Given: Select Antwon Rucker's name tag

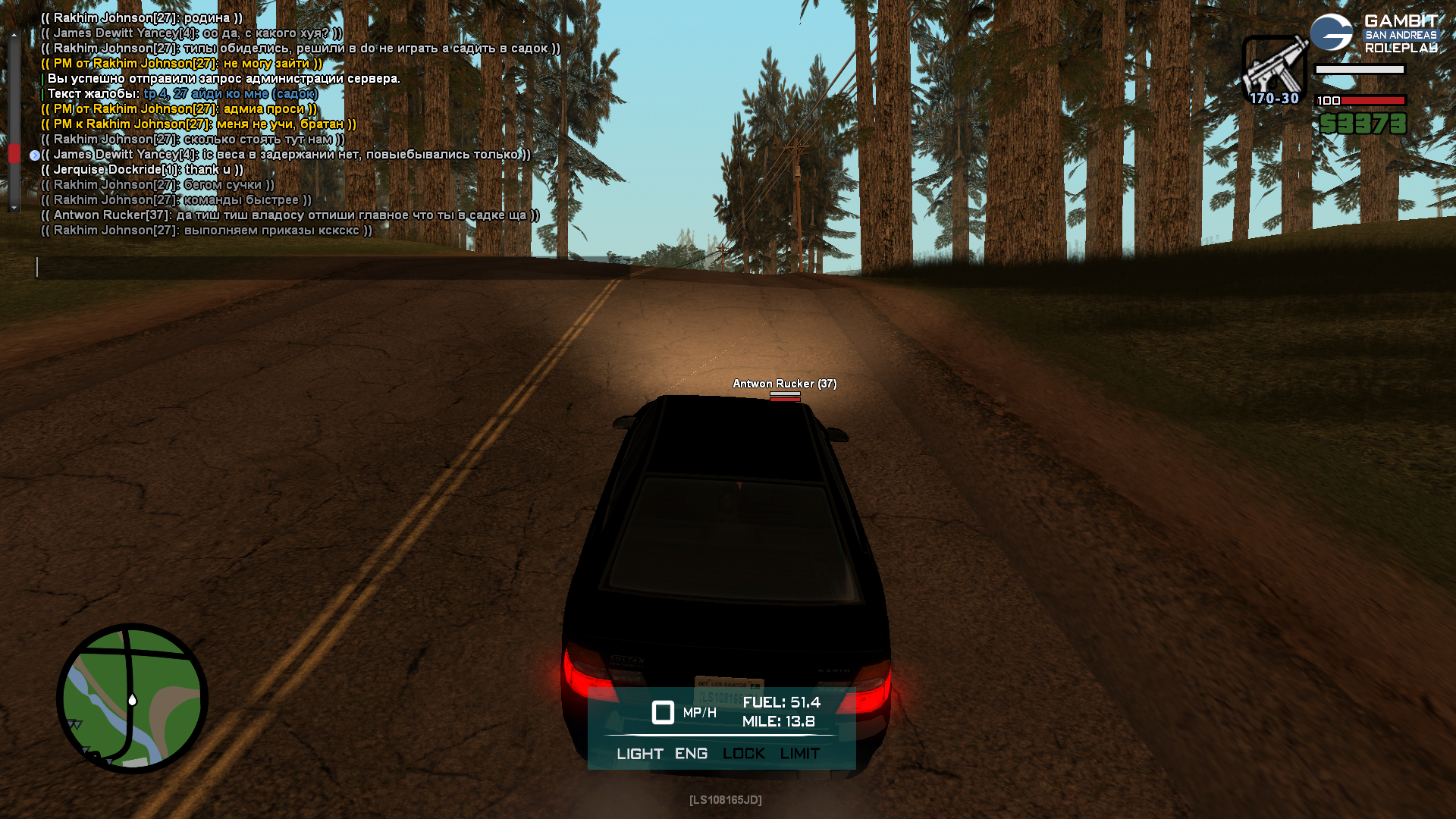Looking at the screenshot, I should coord(784,384).
